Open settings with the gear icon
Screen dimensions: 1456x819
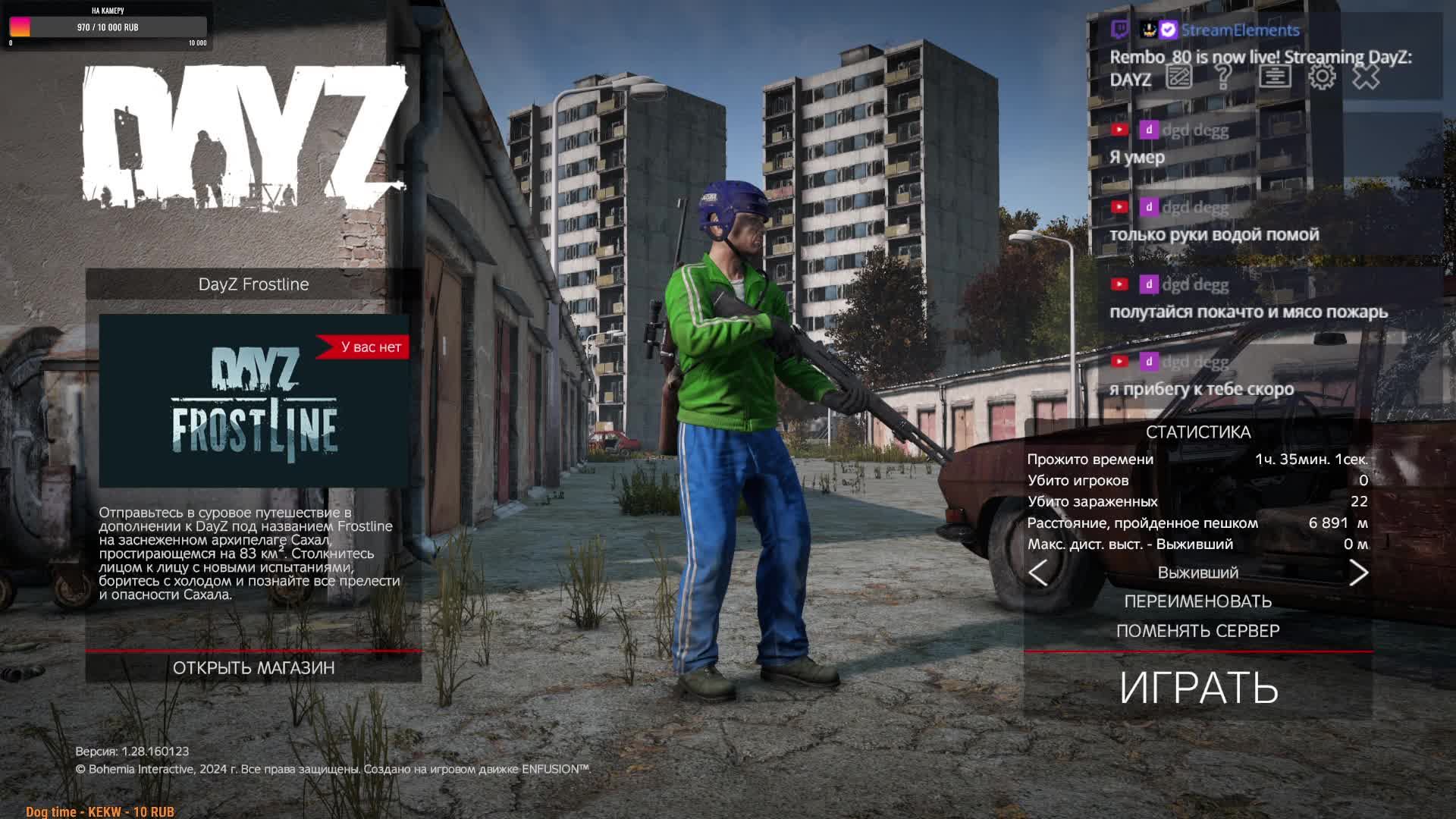coord(1322,77)
